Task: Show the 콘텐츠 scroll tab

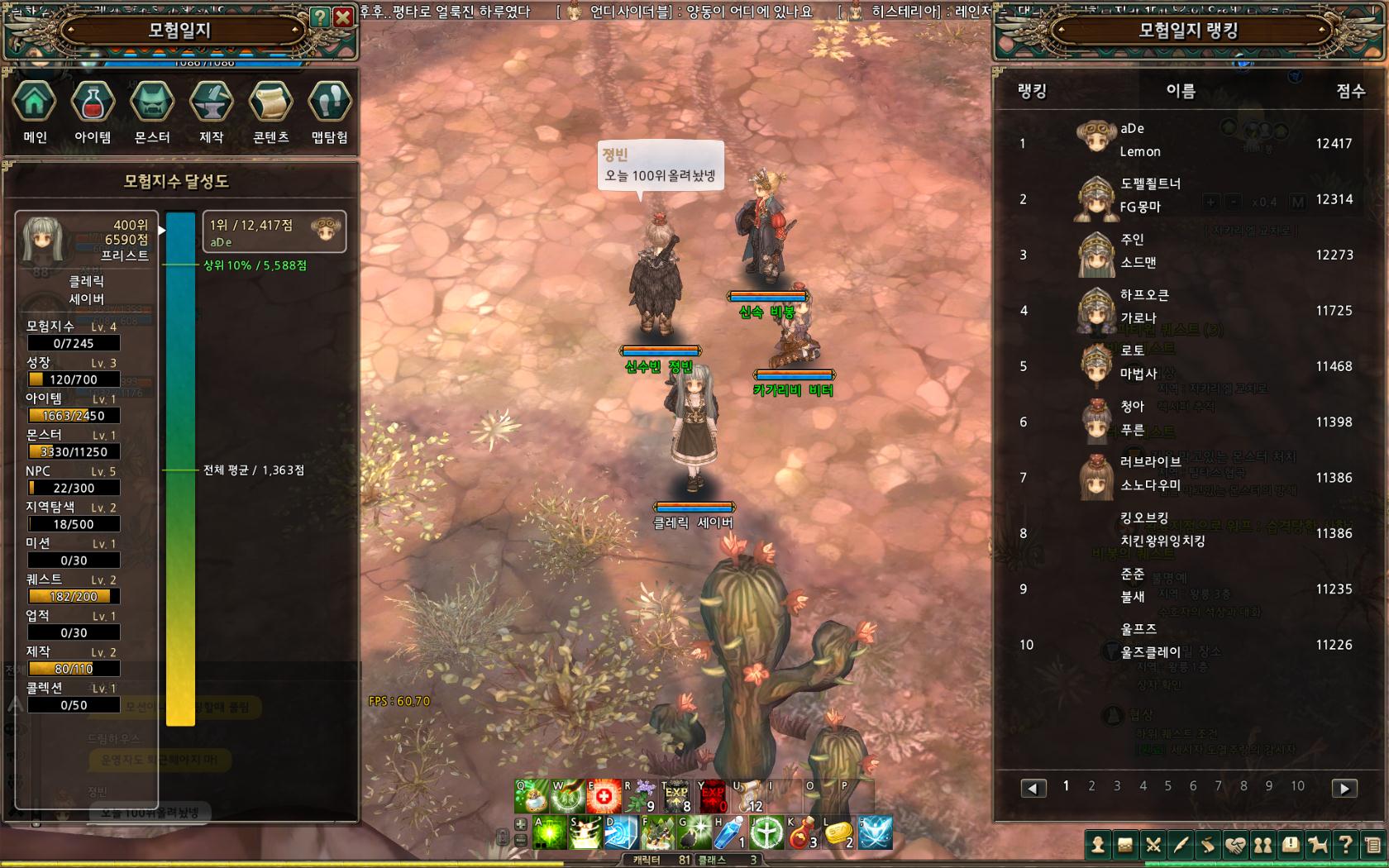Action: coord(271,103)
